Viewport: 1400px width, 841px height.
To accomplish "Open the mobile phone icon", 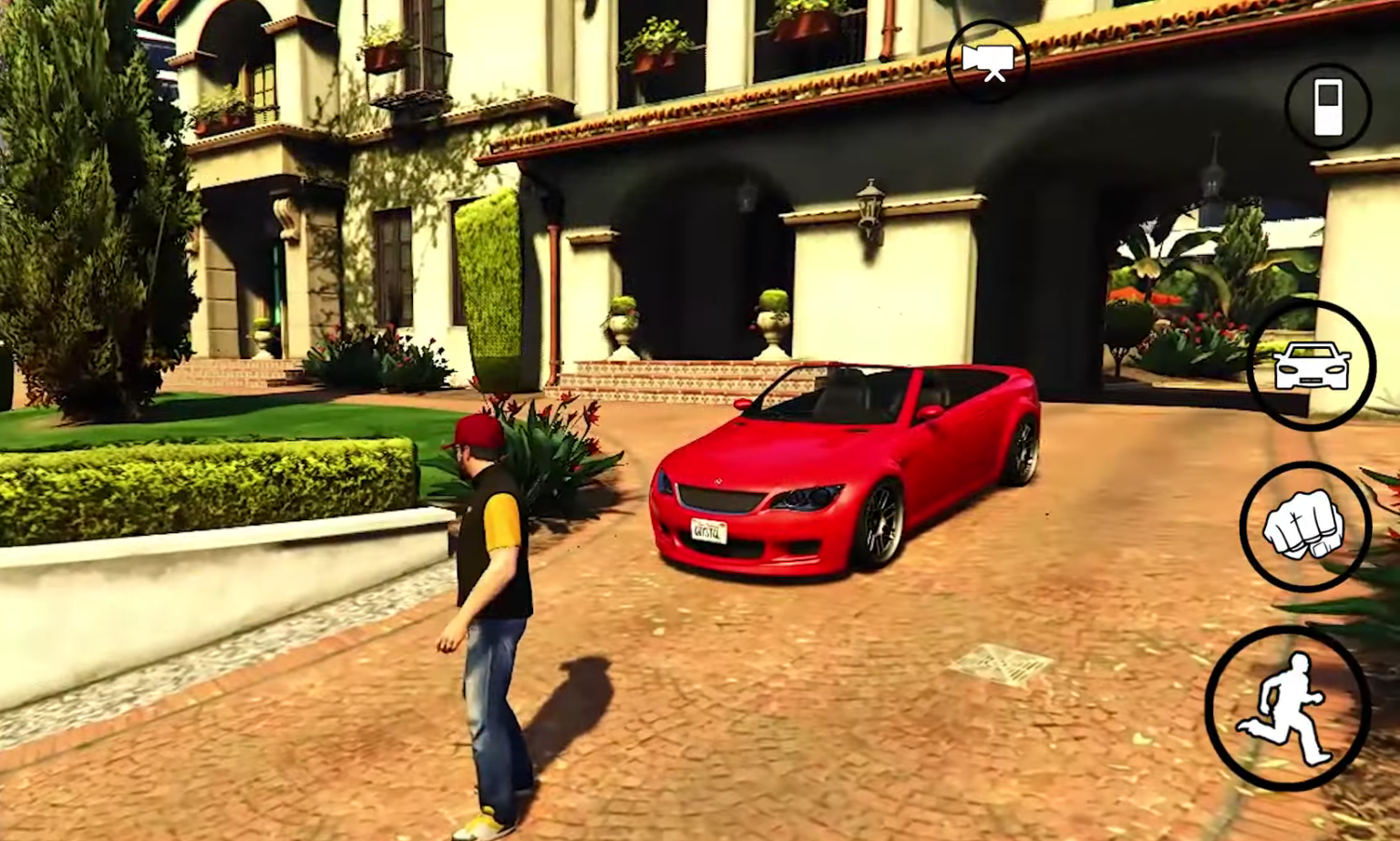I will tap(1328, 107).
